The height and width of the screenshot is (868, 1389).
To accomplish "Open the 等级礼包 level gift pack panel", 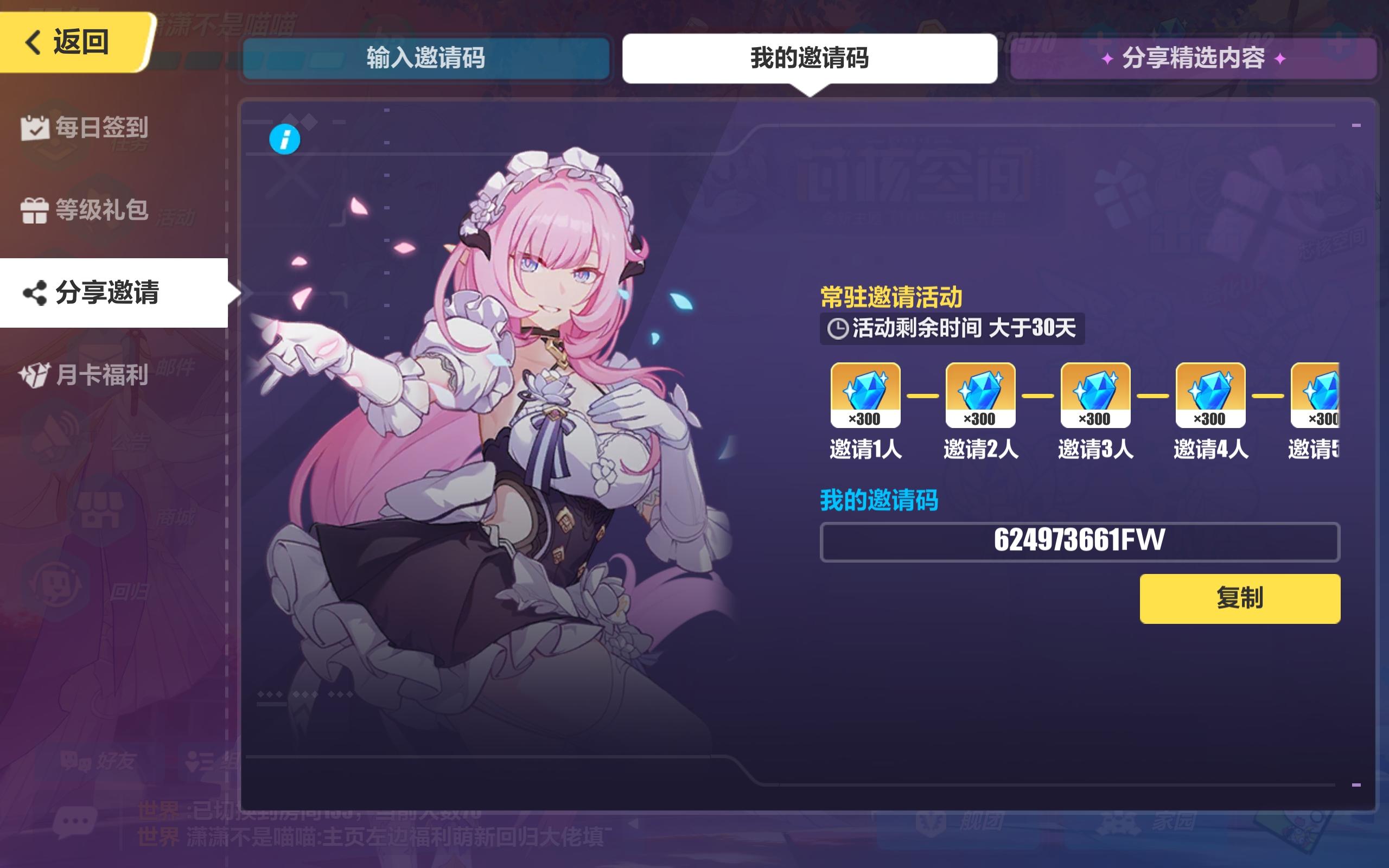I will point(86,210).
